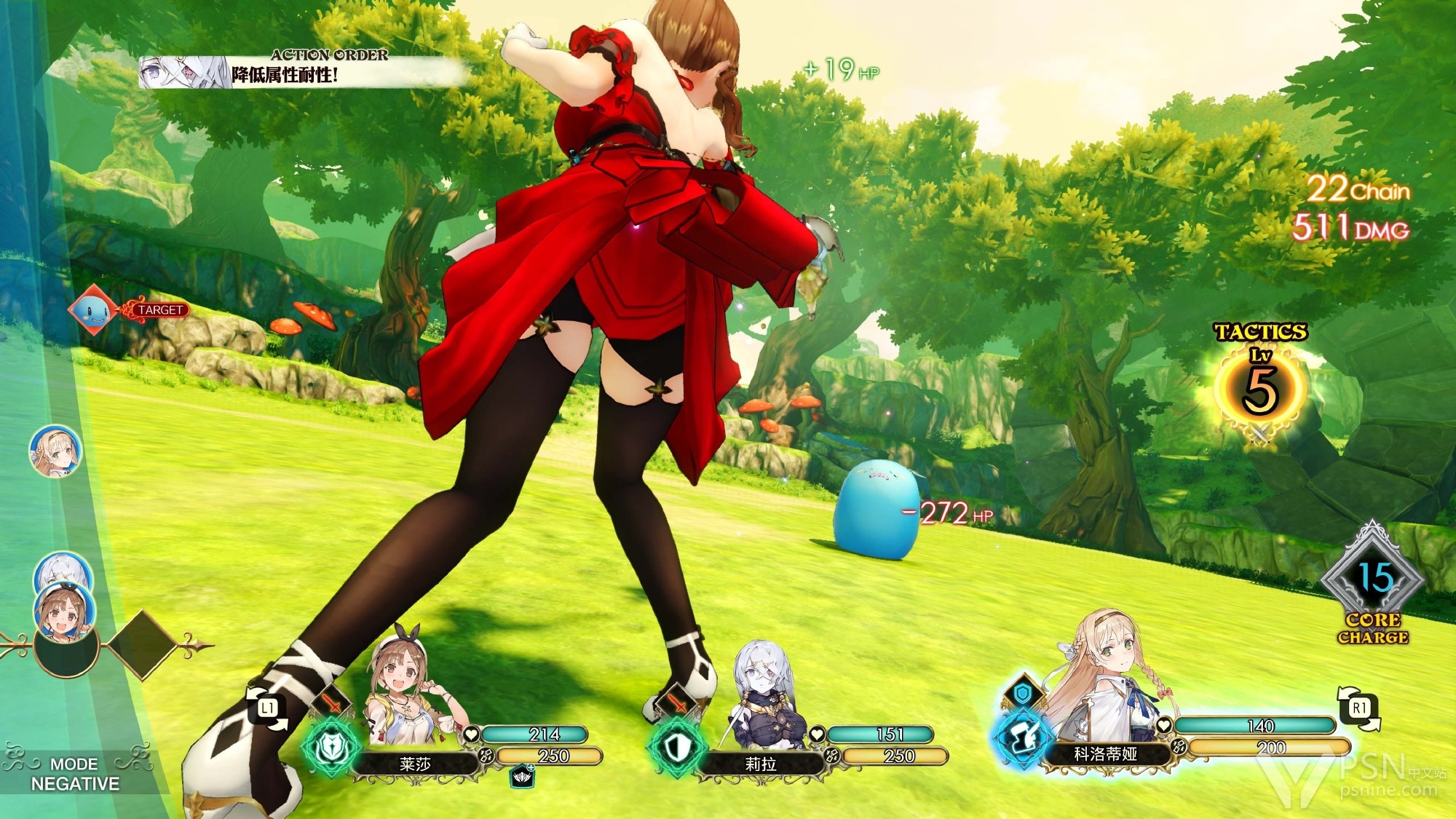
Task: Click the blue shield icon above Klaudia's emblem
Action: (x=1023, y=694)
